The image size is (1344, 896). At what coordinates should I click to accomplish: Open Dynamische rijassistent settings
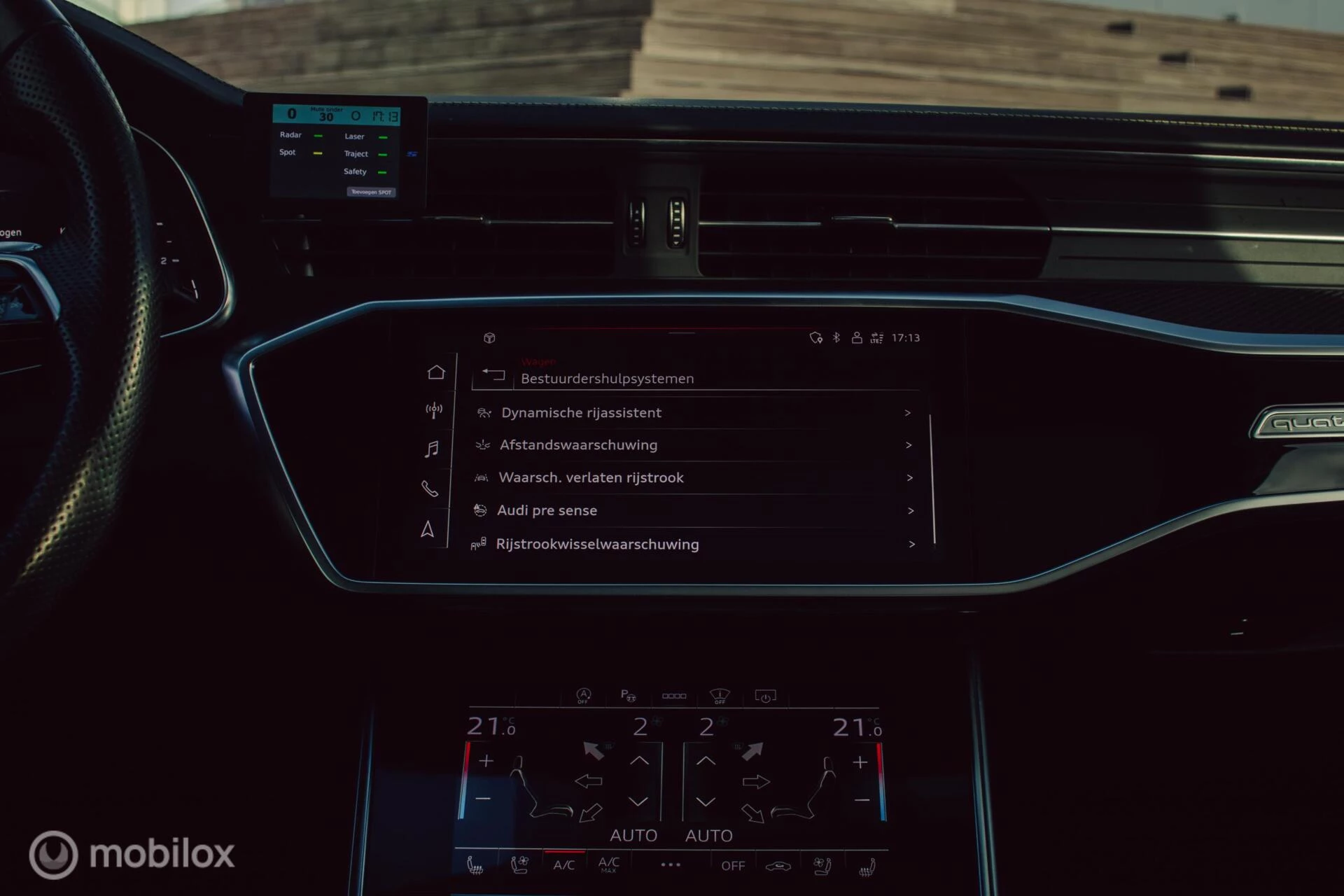581,413
